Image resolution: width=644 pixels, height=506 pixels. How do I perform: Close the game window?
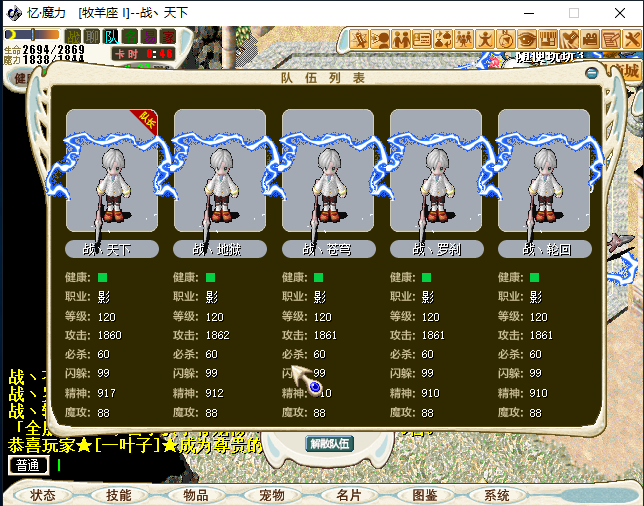620,13
